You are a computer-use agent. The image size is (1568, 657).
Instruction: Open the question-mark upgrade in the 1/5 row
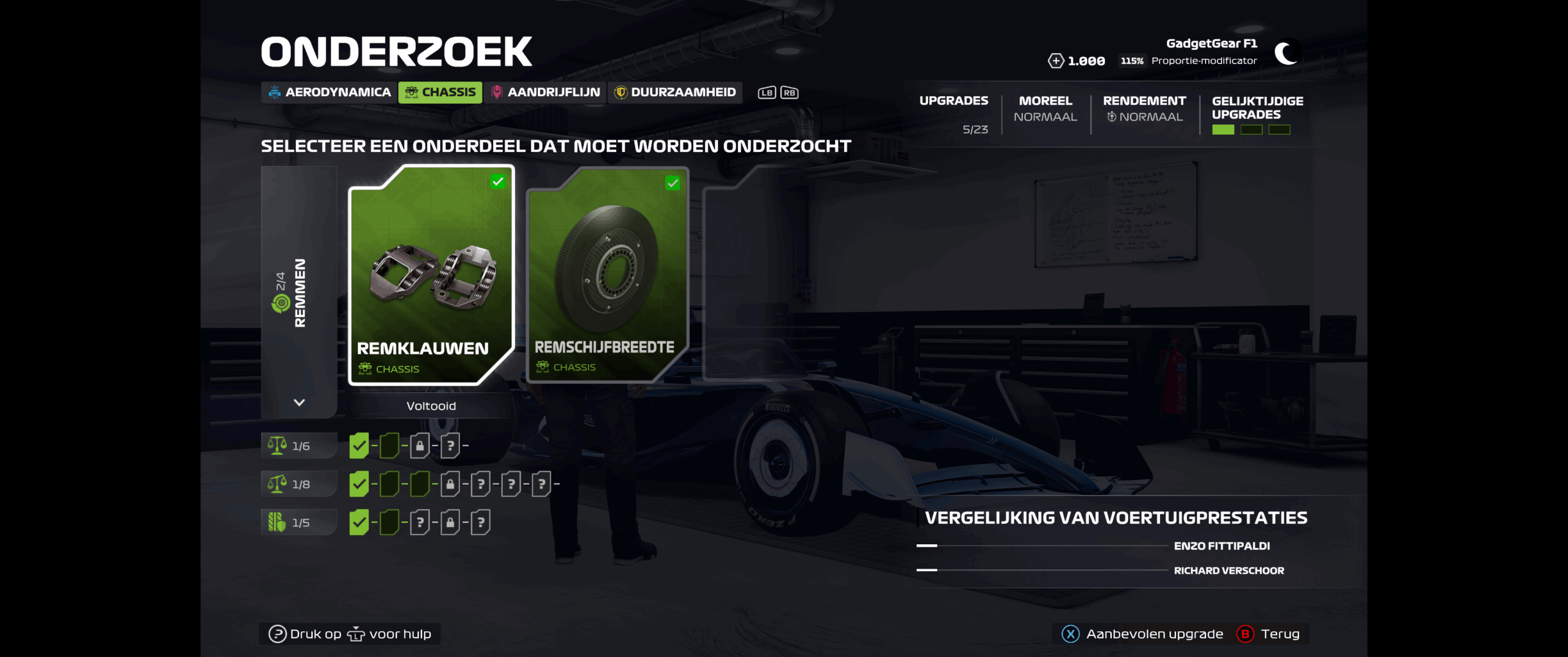tap(420, 522)
